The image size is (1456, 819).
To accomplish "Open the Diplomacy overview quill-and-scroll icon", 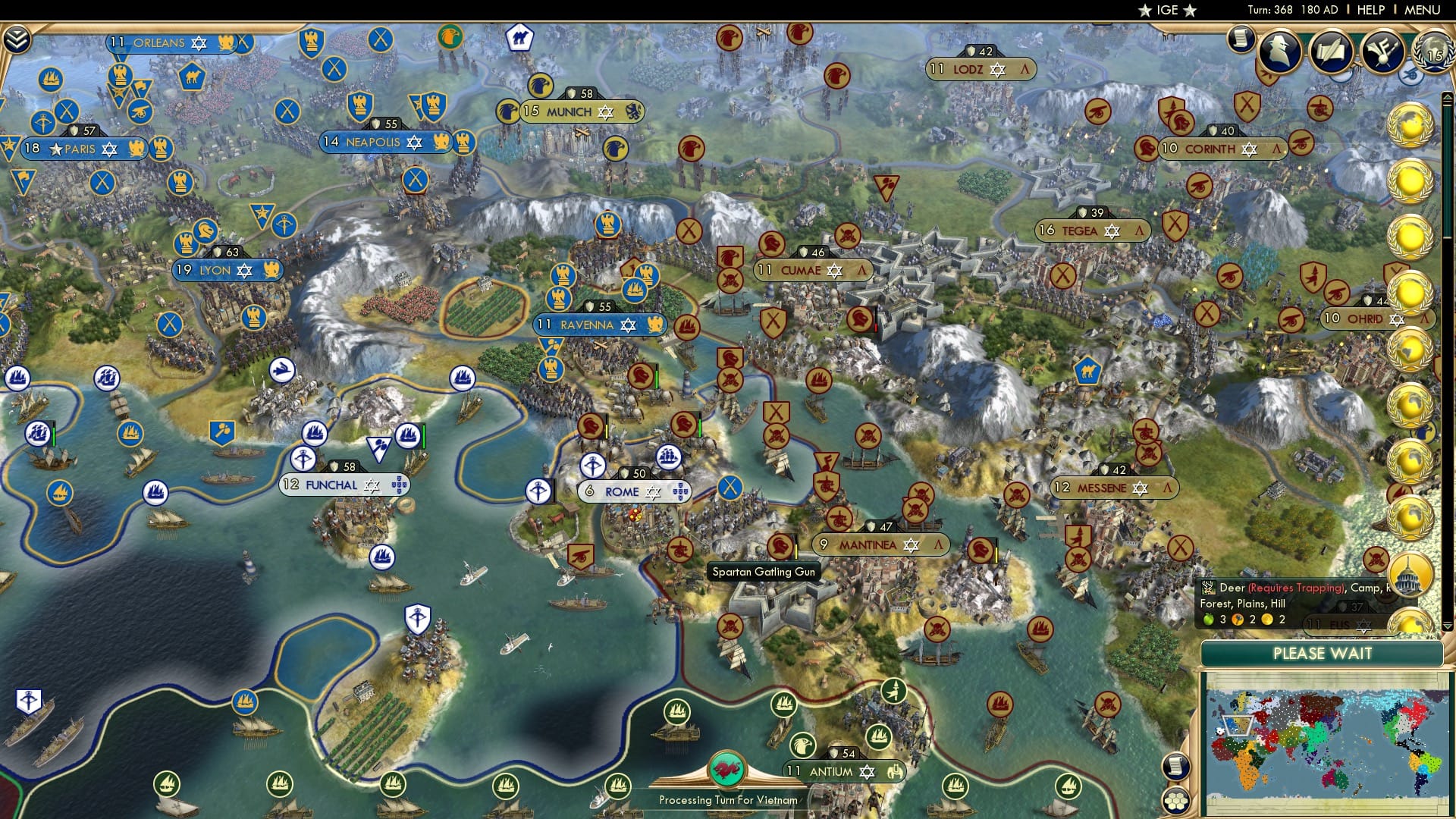I will pos(1332,51).
